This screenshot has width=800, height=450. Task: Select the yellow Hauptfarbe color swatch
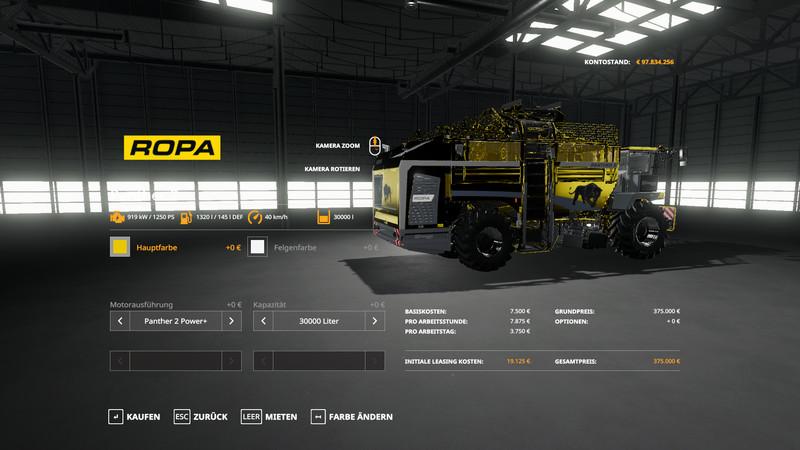click(x=120, y=247)
